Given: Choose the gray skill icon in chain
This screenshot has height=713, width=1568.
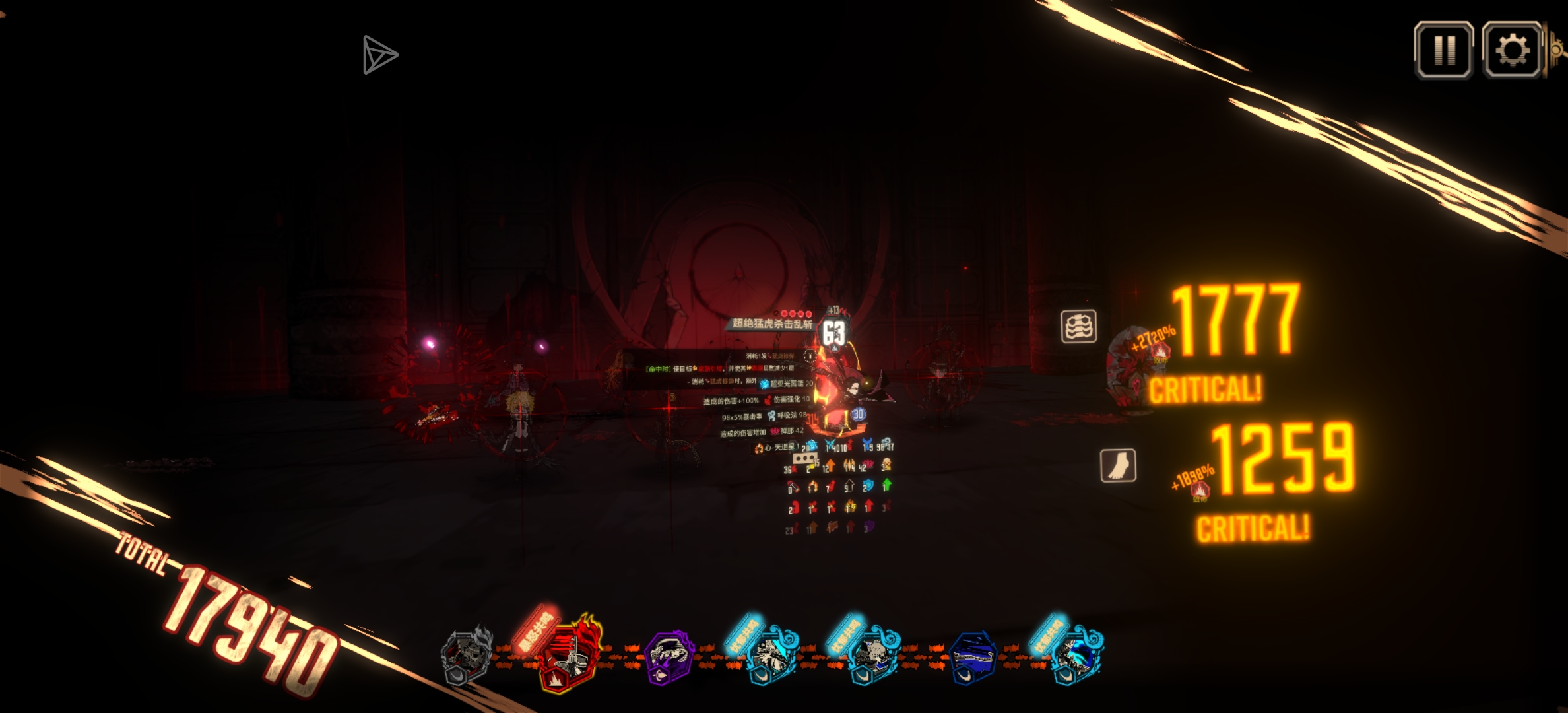Looking at the screenshot, I should tap(467, 657).
